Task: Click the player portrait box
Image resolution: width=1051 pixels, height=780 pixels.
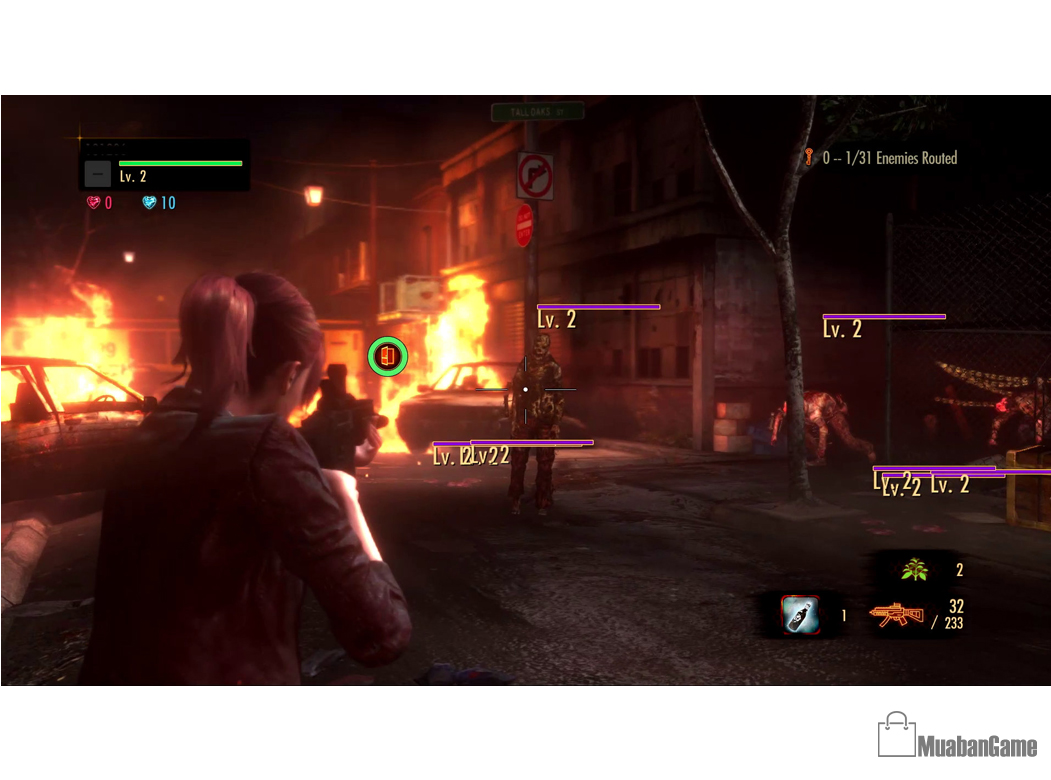Action: pos(97,174)
